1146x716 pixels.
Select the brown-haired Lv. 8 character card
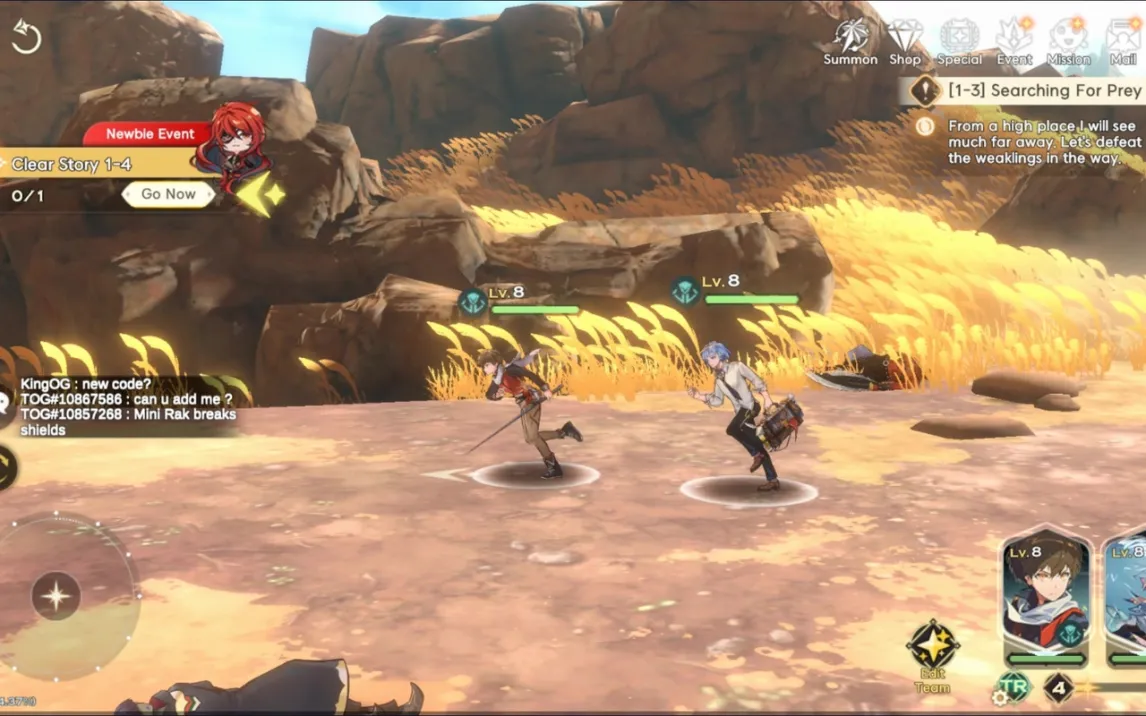click(1046, 597)
